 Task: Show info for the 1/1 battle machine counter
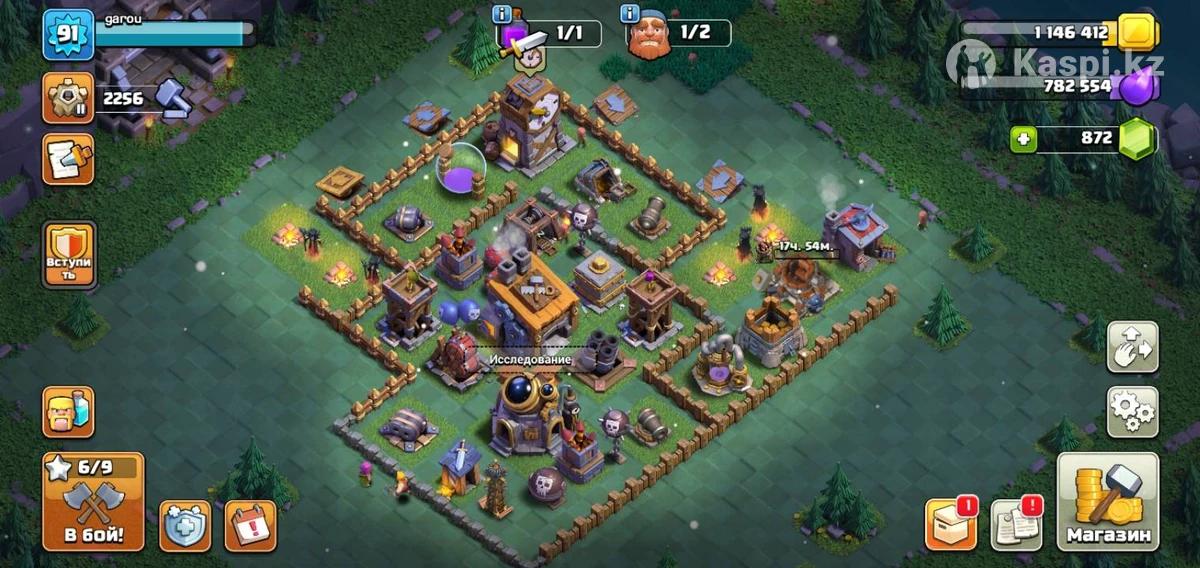[x=504, y=14]
